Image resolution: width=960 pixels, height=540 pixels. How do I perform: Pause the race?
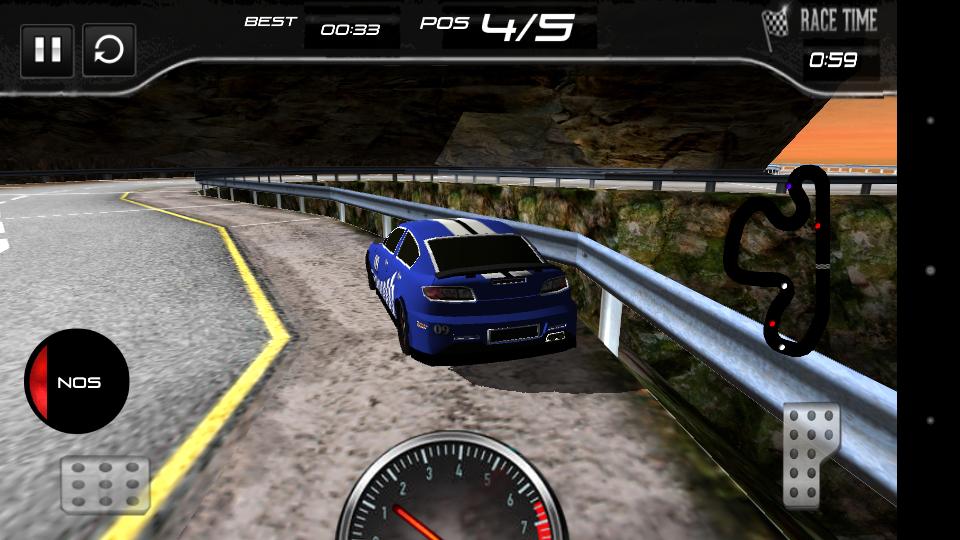[47, 51]
